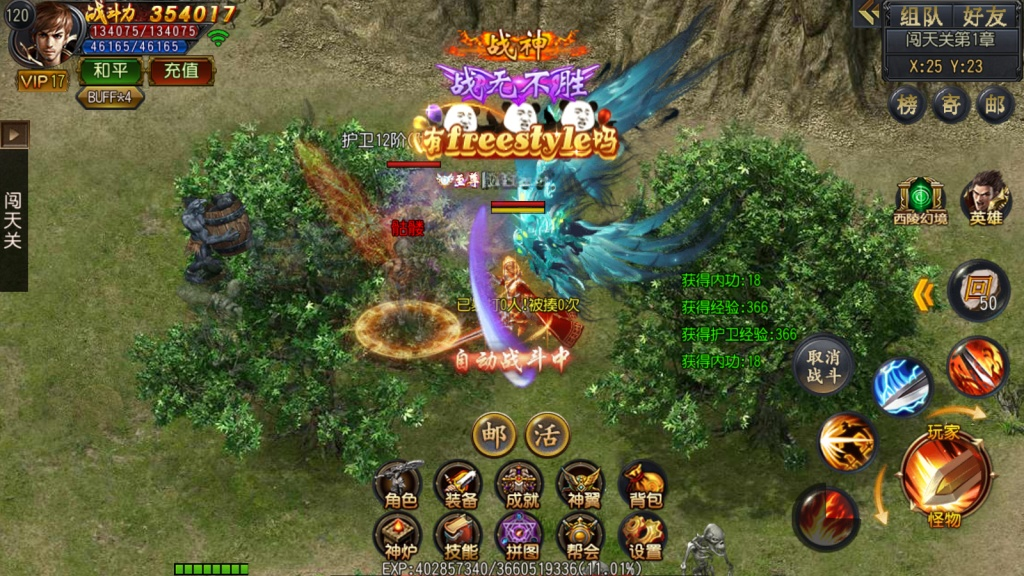Screen dimensions: 1024x576
Task: Open the 好友 friends list
Action: tap(984, 16)
